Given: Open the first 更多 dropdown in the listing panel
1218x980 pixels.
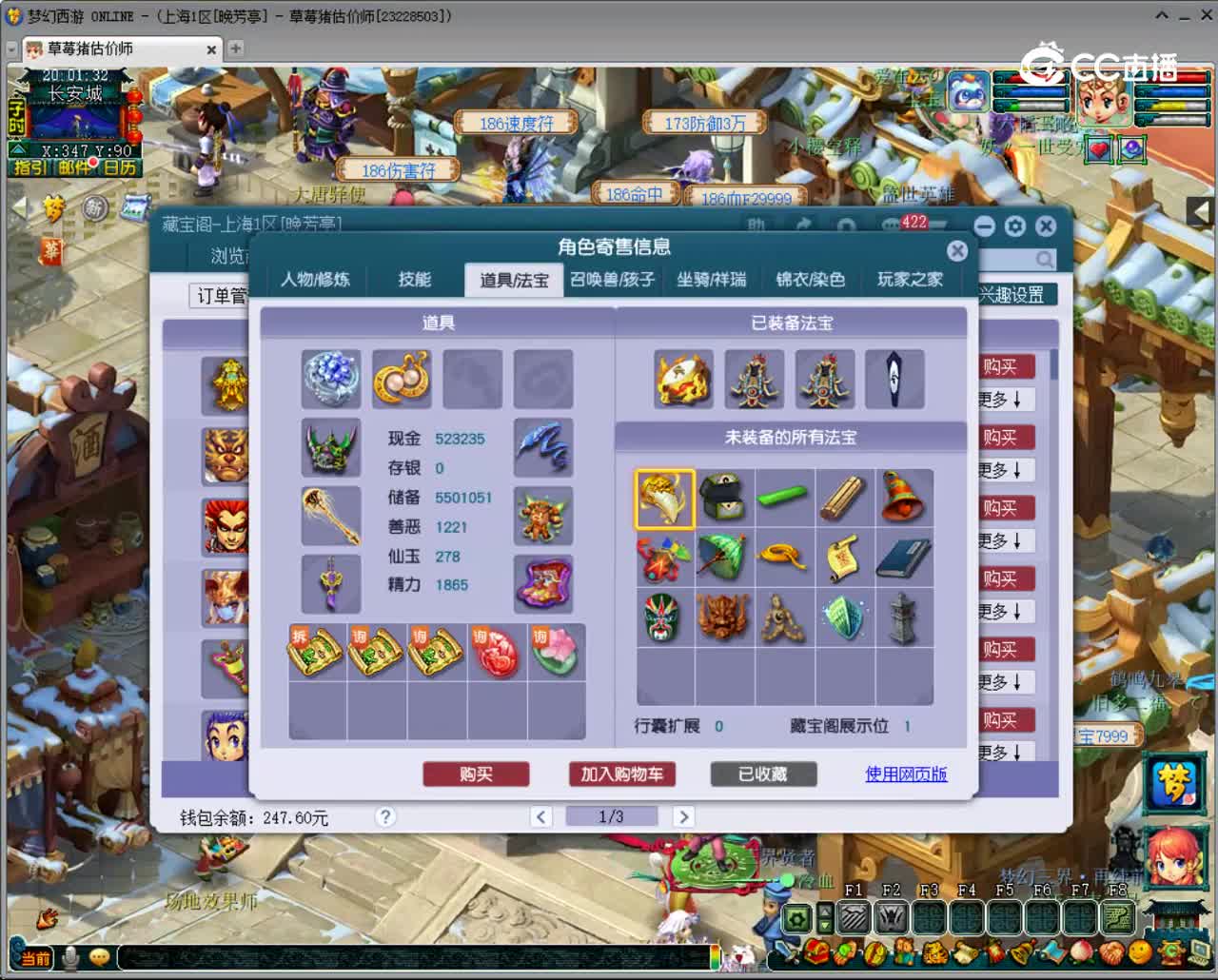Looking at the screenshot, I should pyautogui.click(x=1006, y=399).
